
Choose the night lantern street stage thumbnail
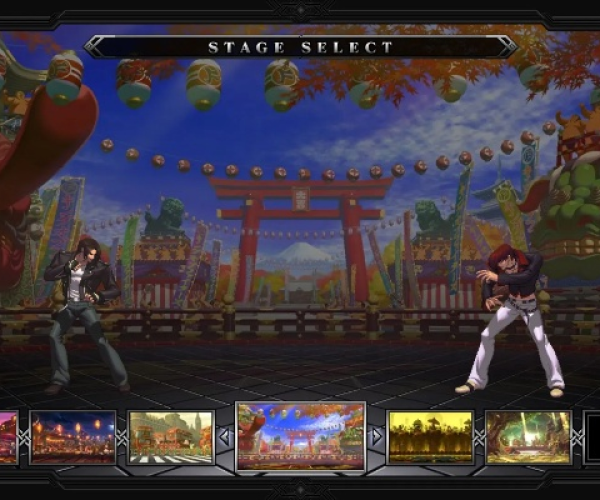pos(72,437)
